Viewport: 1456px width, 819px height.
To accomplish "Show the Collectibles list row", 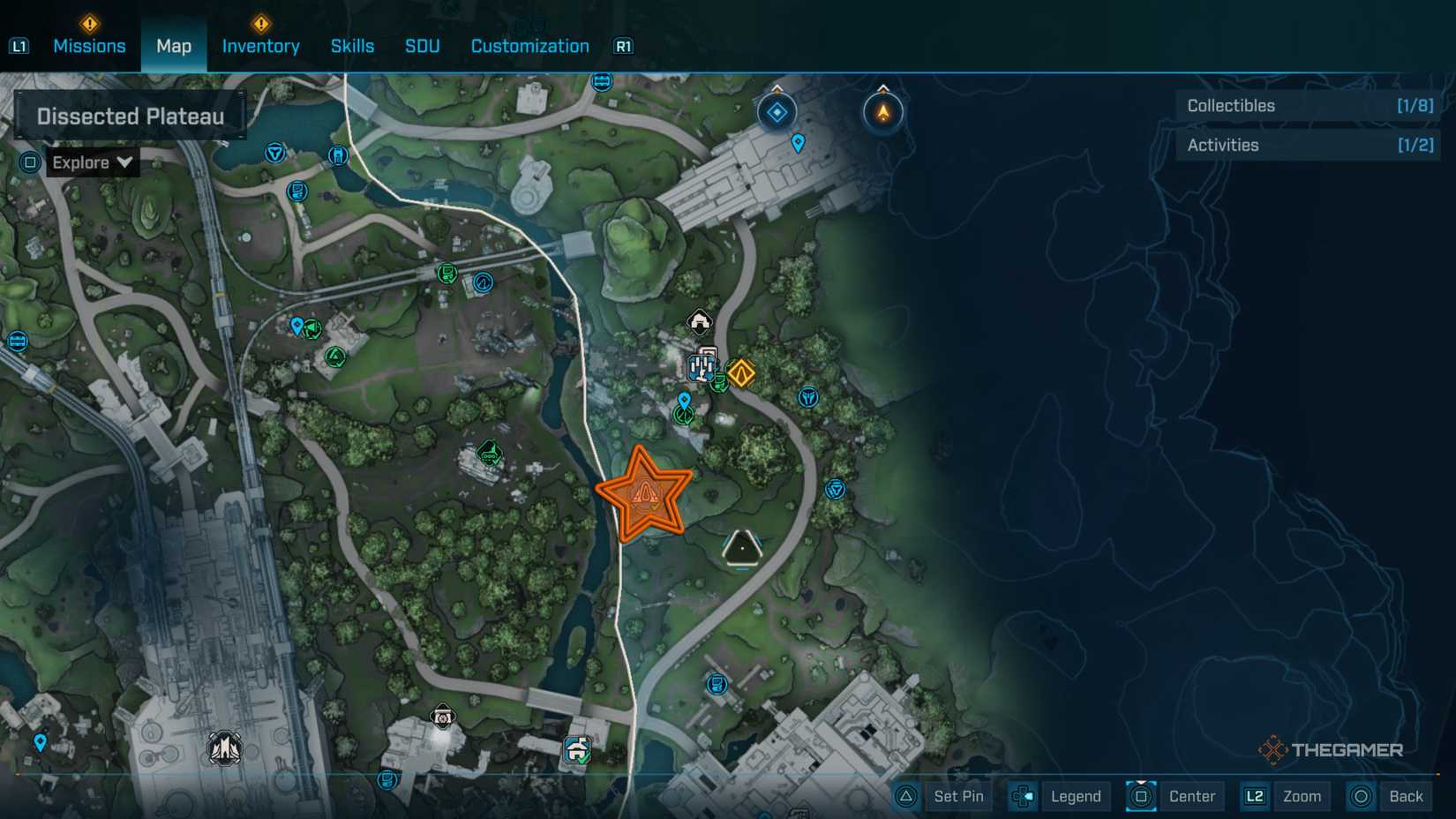I will point(1309,106).
